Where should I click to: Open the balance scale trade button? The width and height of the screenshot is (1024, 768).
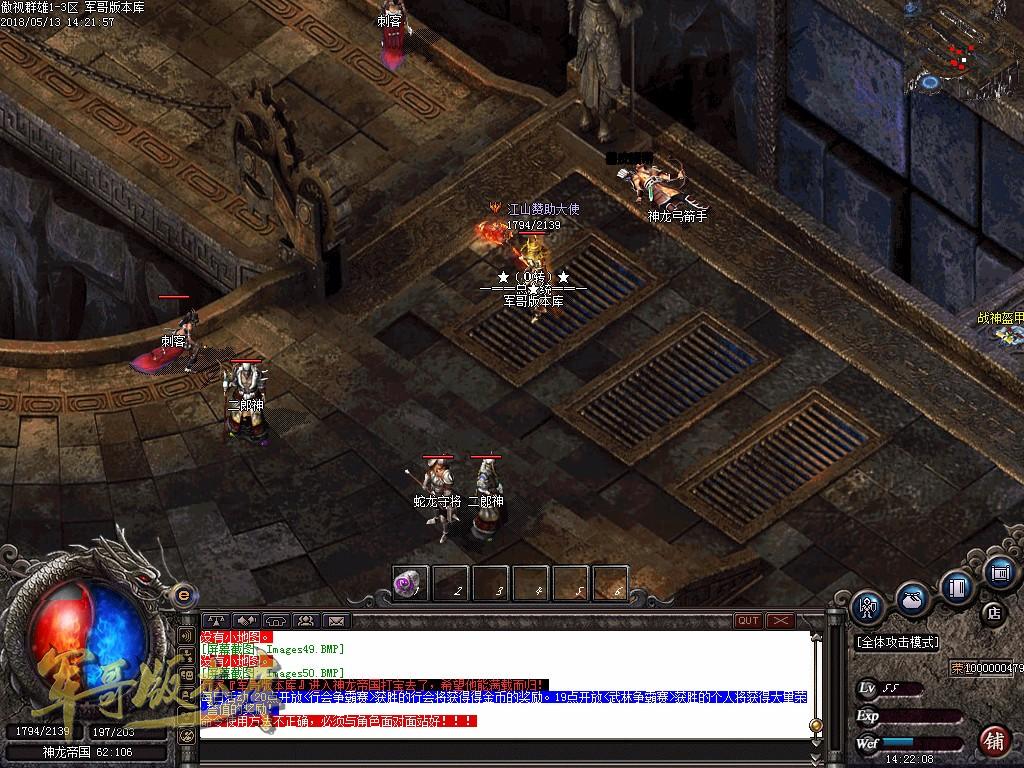216,621
